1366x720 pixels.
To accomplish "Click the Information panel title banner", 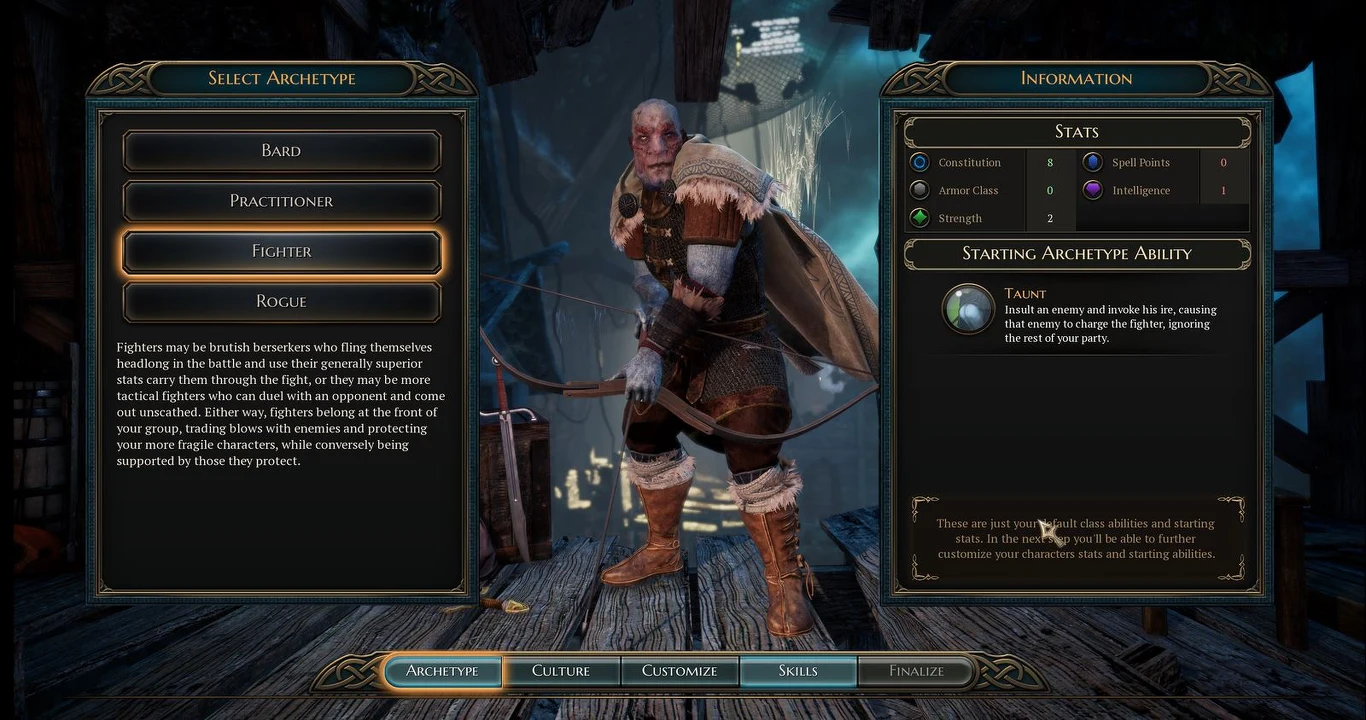I will 1076,79.
